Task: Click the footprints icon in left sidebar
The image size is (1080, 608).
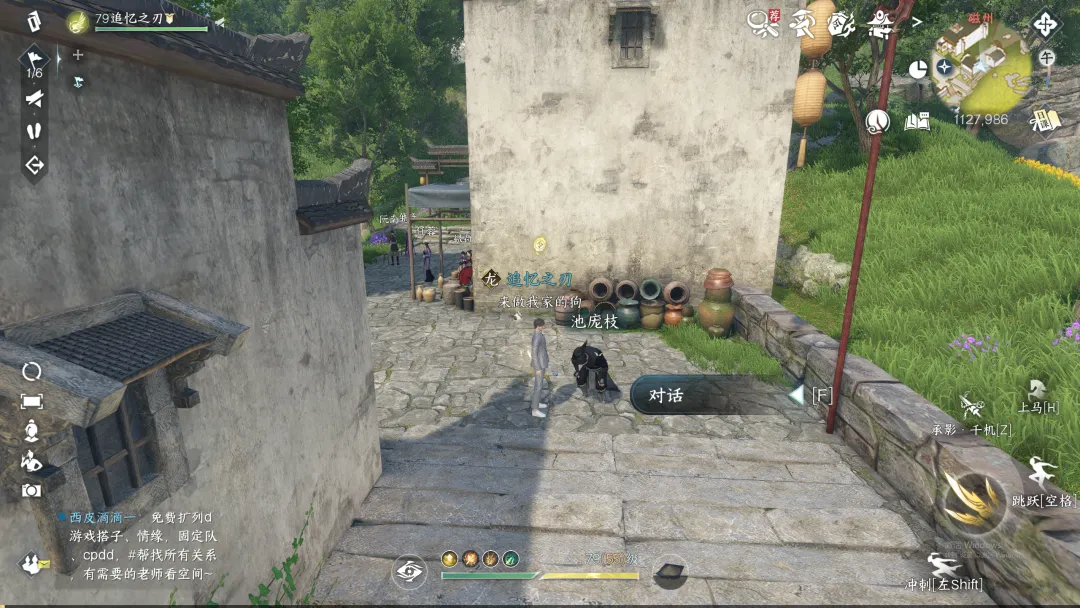Action: point(34,130)
